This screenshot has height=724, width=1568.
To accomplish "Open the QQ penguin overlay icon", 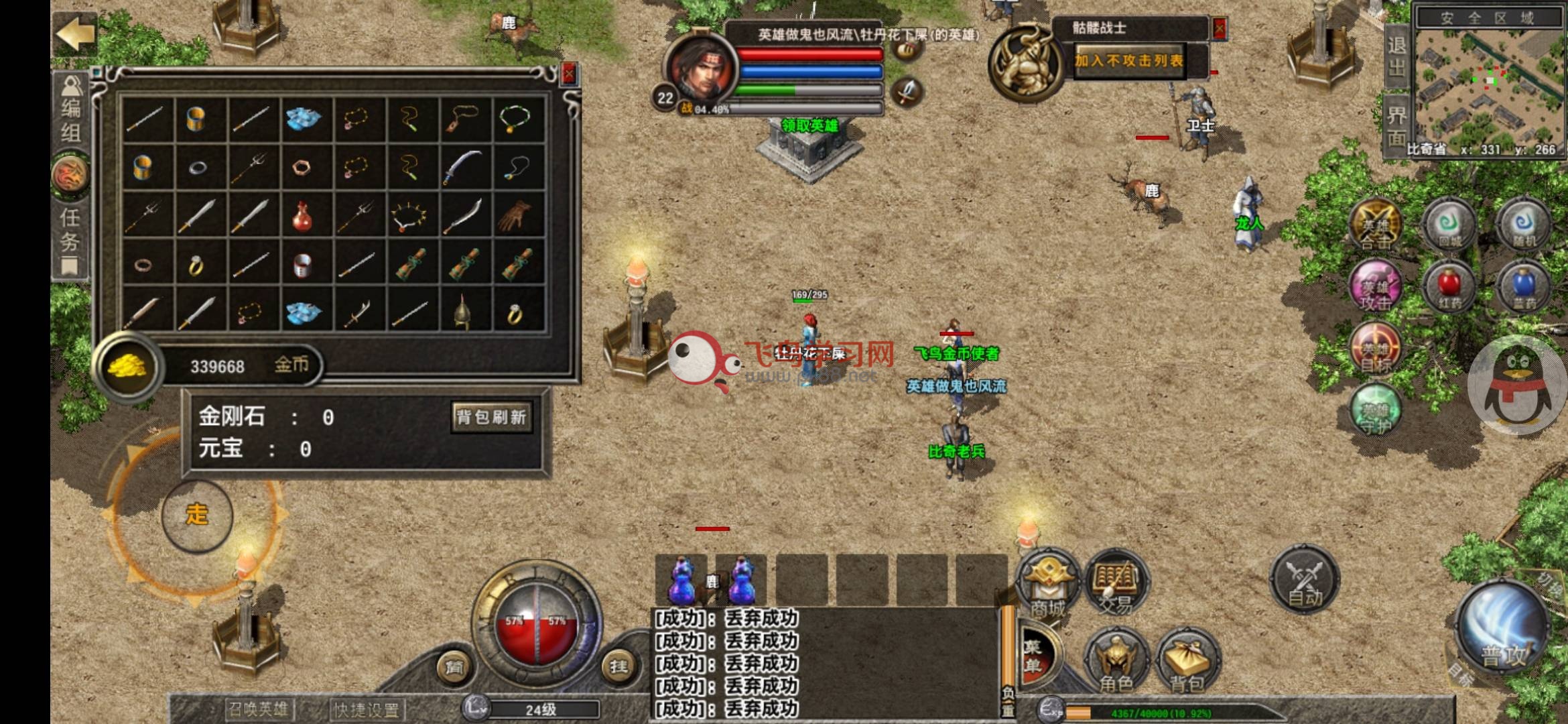I will (1518, 385).
